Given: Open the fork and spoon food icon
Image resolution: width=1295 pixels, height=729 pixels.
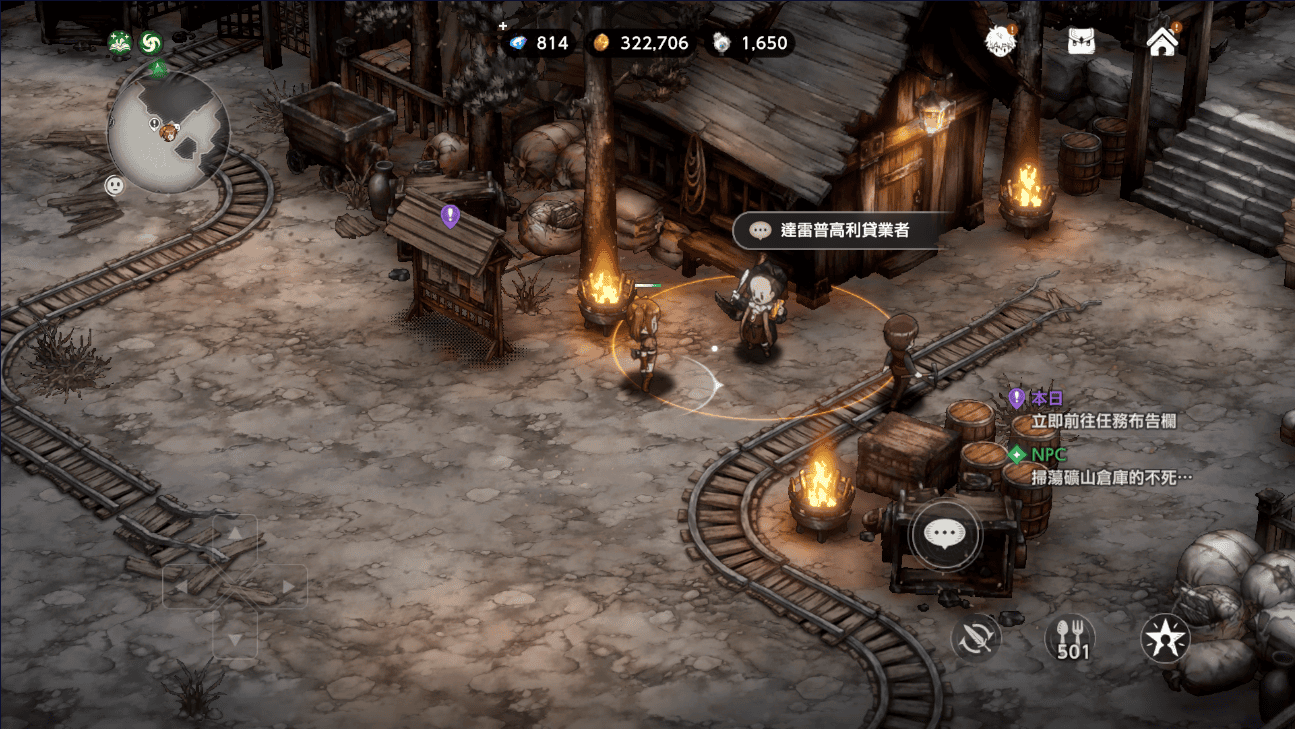Looking at the screenshot, I should [1071, 637].
